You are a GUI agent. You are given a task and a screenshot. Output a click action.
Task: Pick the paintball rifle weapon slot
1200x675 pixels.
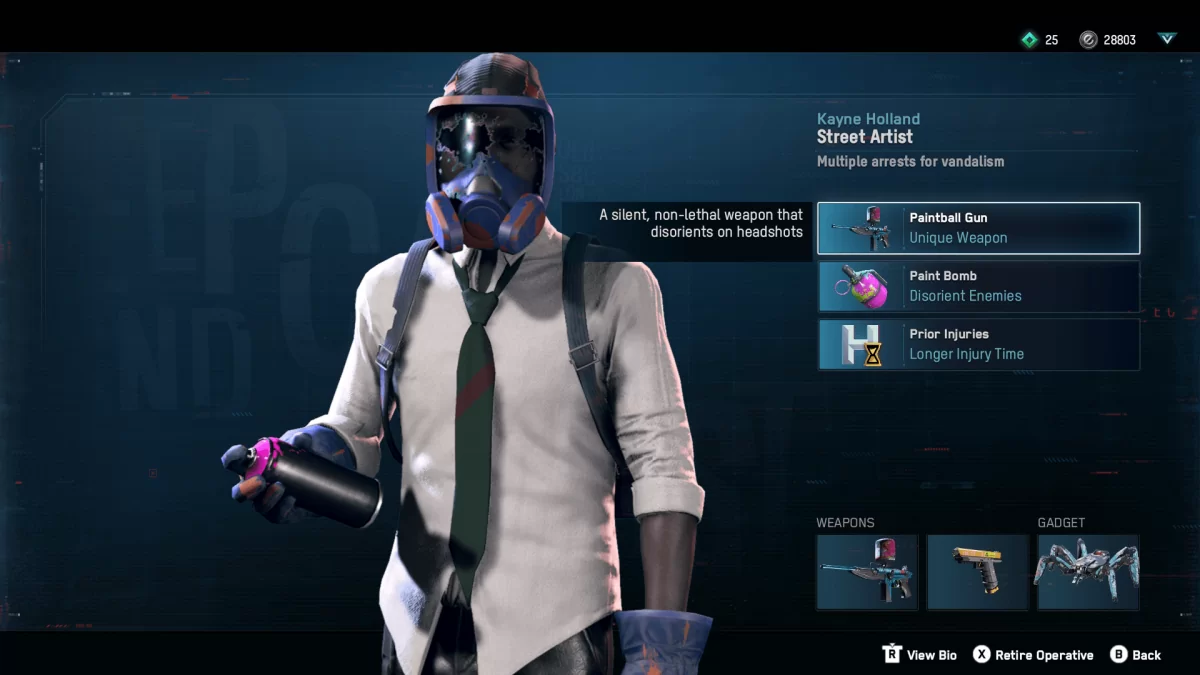coord(867,572)
